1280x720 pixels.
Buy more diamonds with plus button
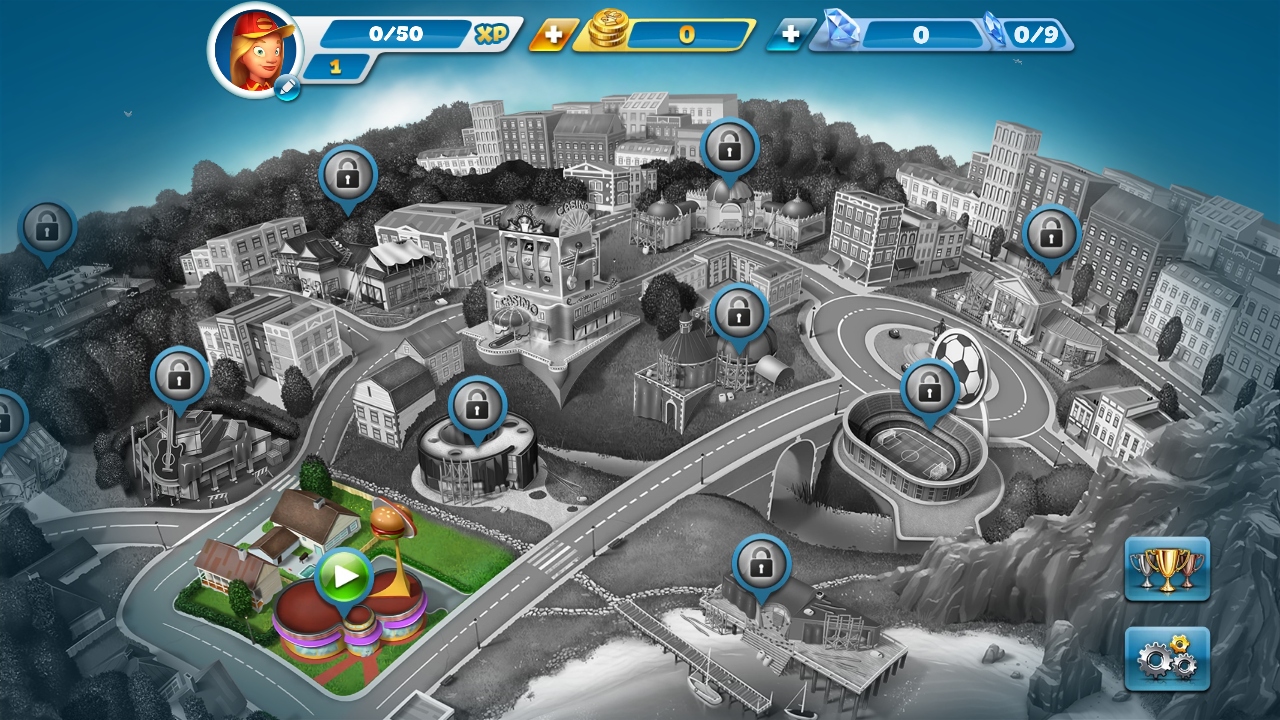point(789,35)
